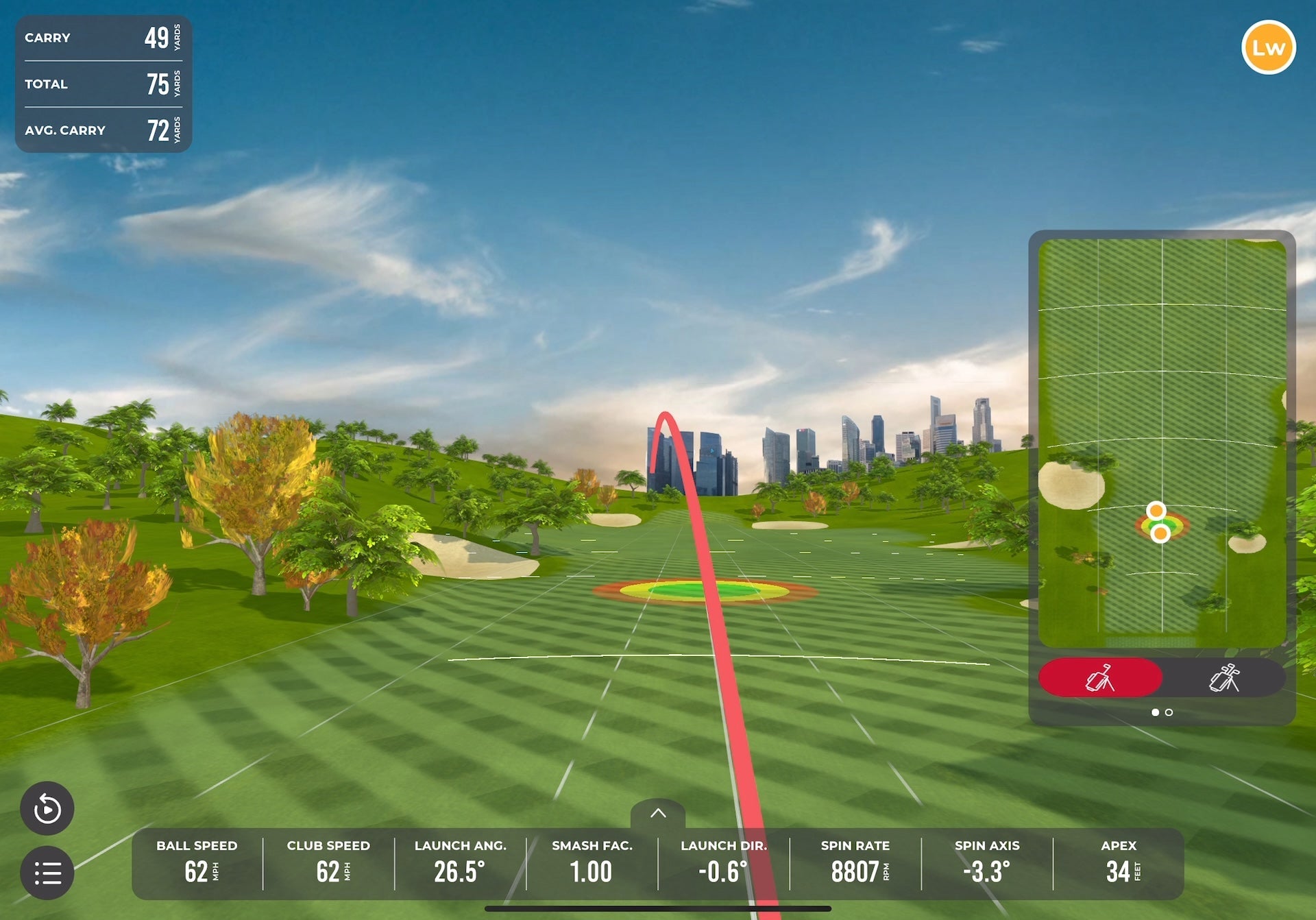Switch minimap to second page dot
Screen dimensions: 1316x920
(x=1169, y=712)
